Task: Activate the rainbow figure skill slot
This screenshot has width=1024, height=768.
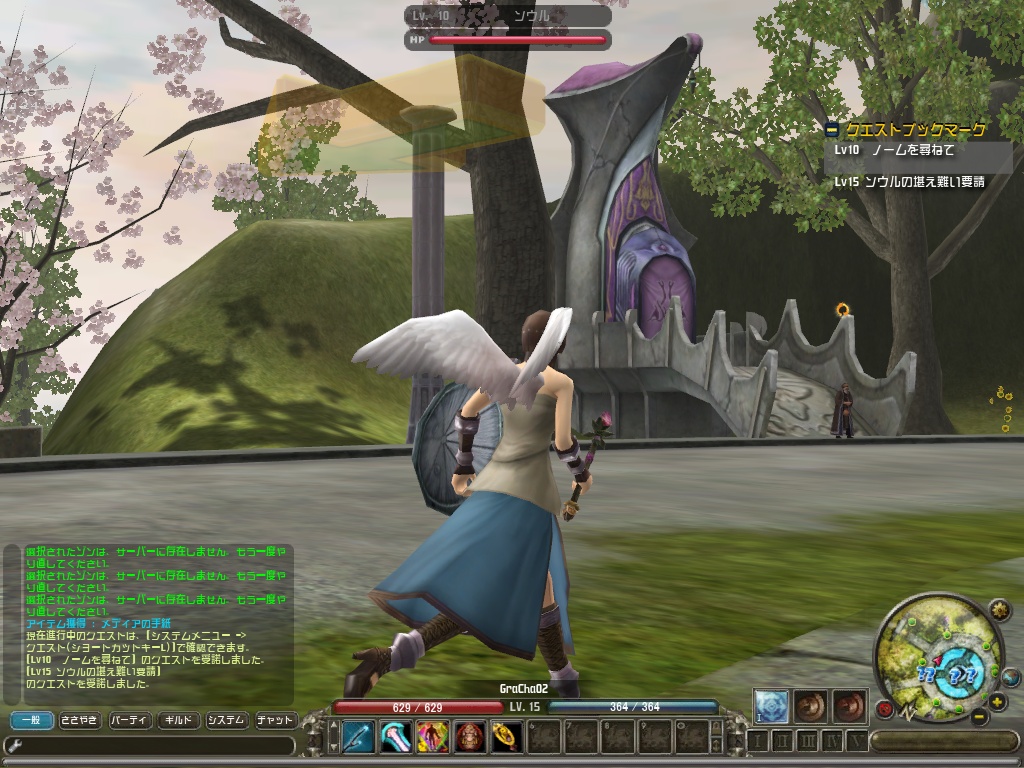Action: [x=433, y=737]
